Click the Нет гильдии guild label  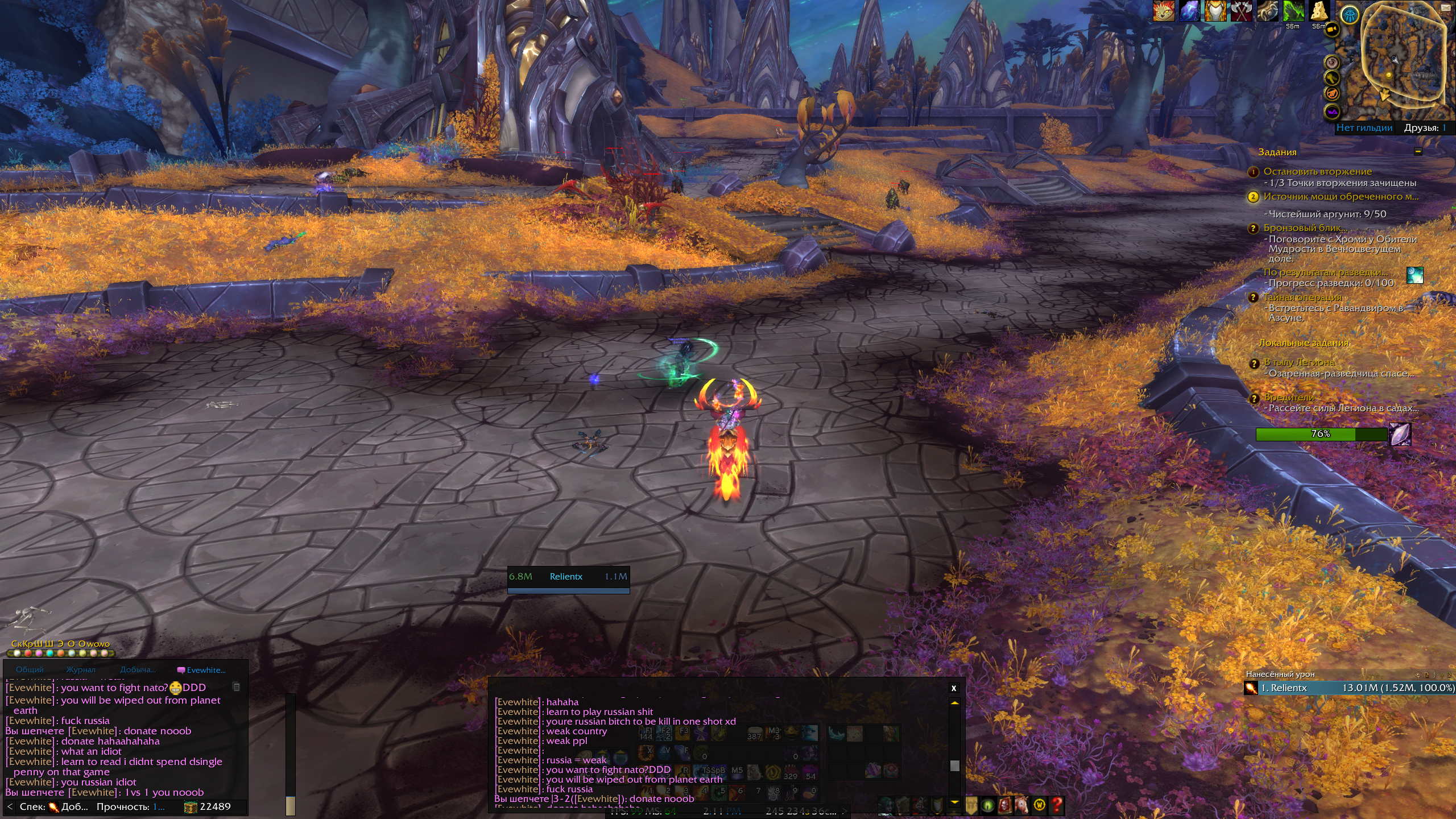point(1364,128)
